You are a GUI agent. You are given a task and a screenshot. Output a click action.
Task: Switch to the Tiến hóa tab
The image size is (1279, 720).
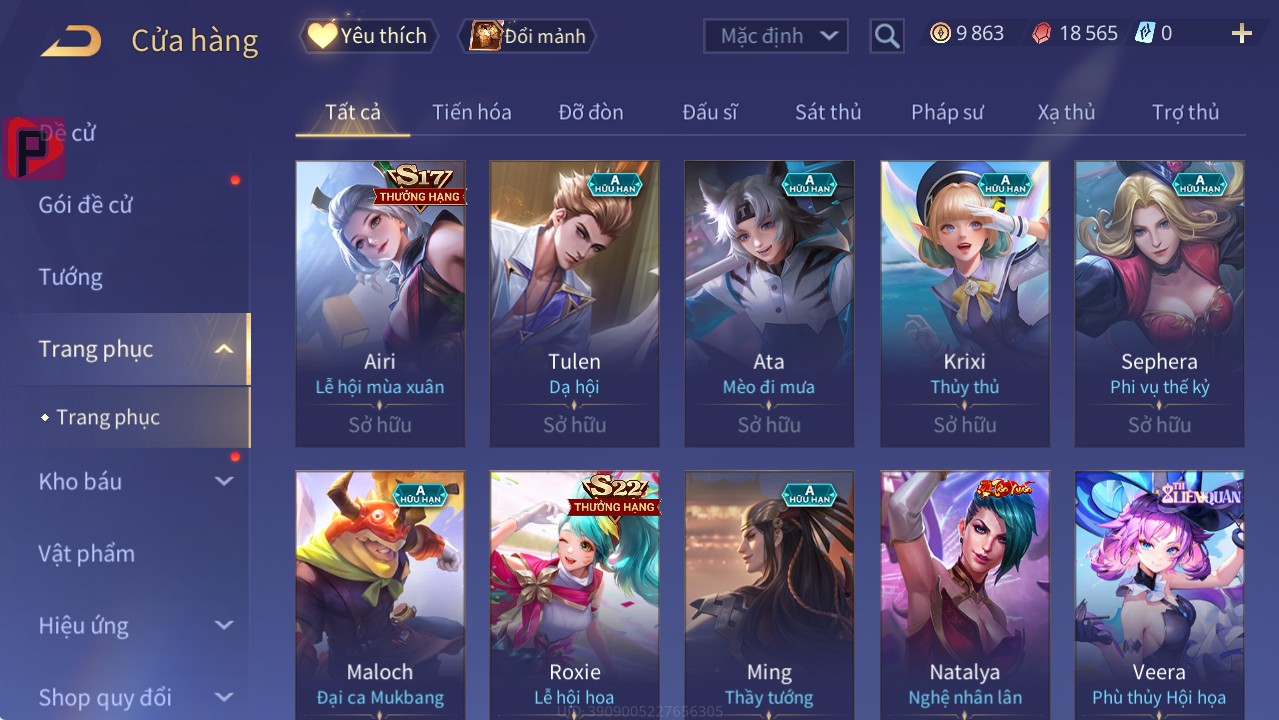pyautogui.click(x=471, y=112)
